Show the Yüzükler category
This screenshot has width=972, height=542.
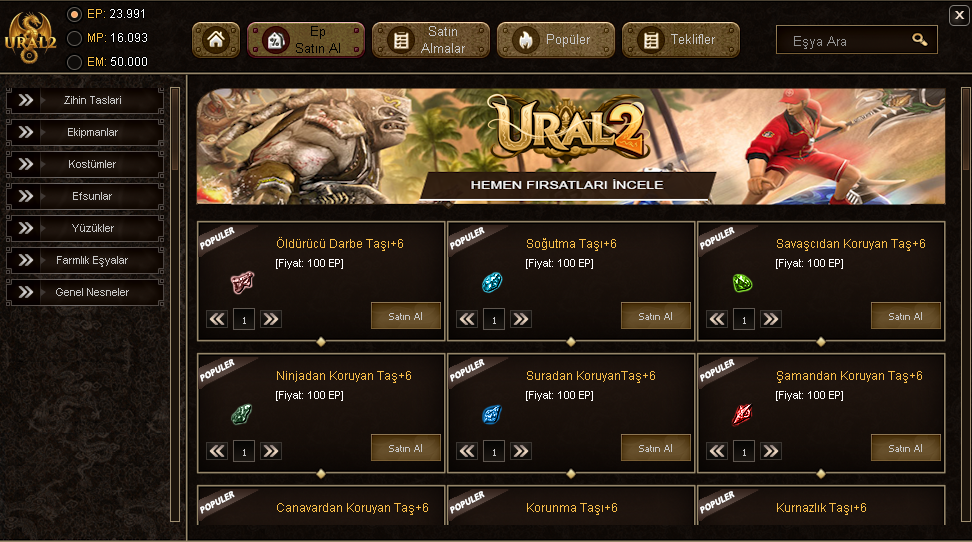pyautogui.click(x=86, y=228)
